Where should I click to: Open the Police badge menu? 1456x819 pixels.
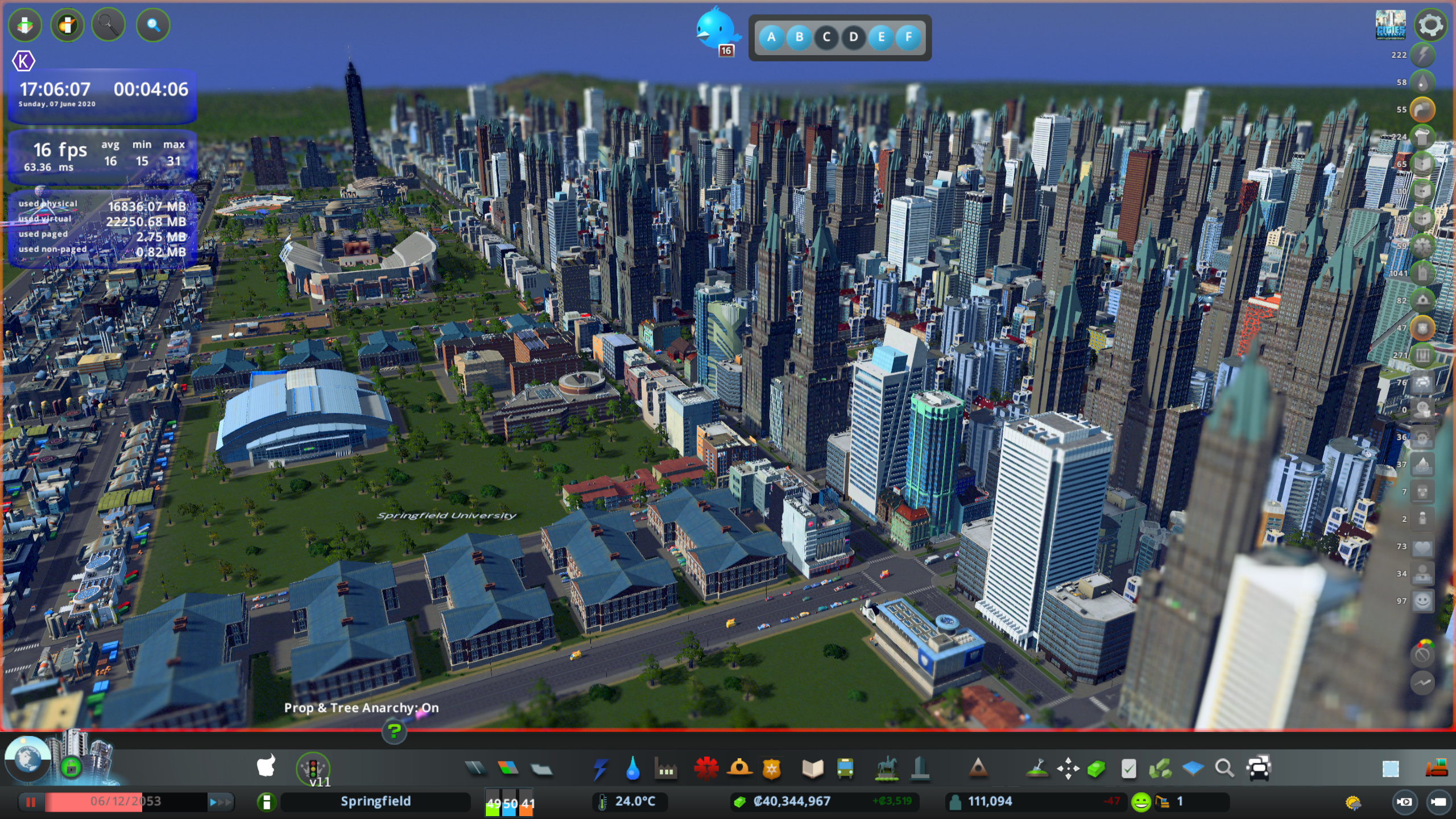point(772,769)
